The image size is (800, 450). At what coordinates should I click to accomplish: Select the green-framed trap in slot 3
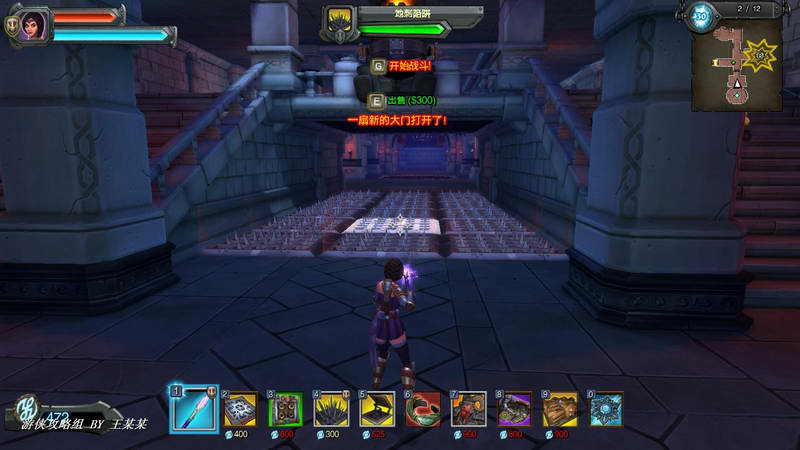(286, 409)
